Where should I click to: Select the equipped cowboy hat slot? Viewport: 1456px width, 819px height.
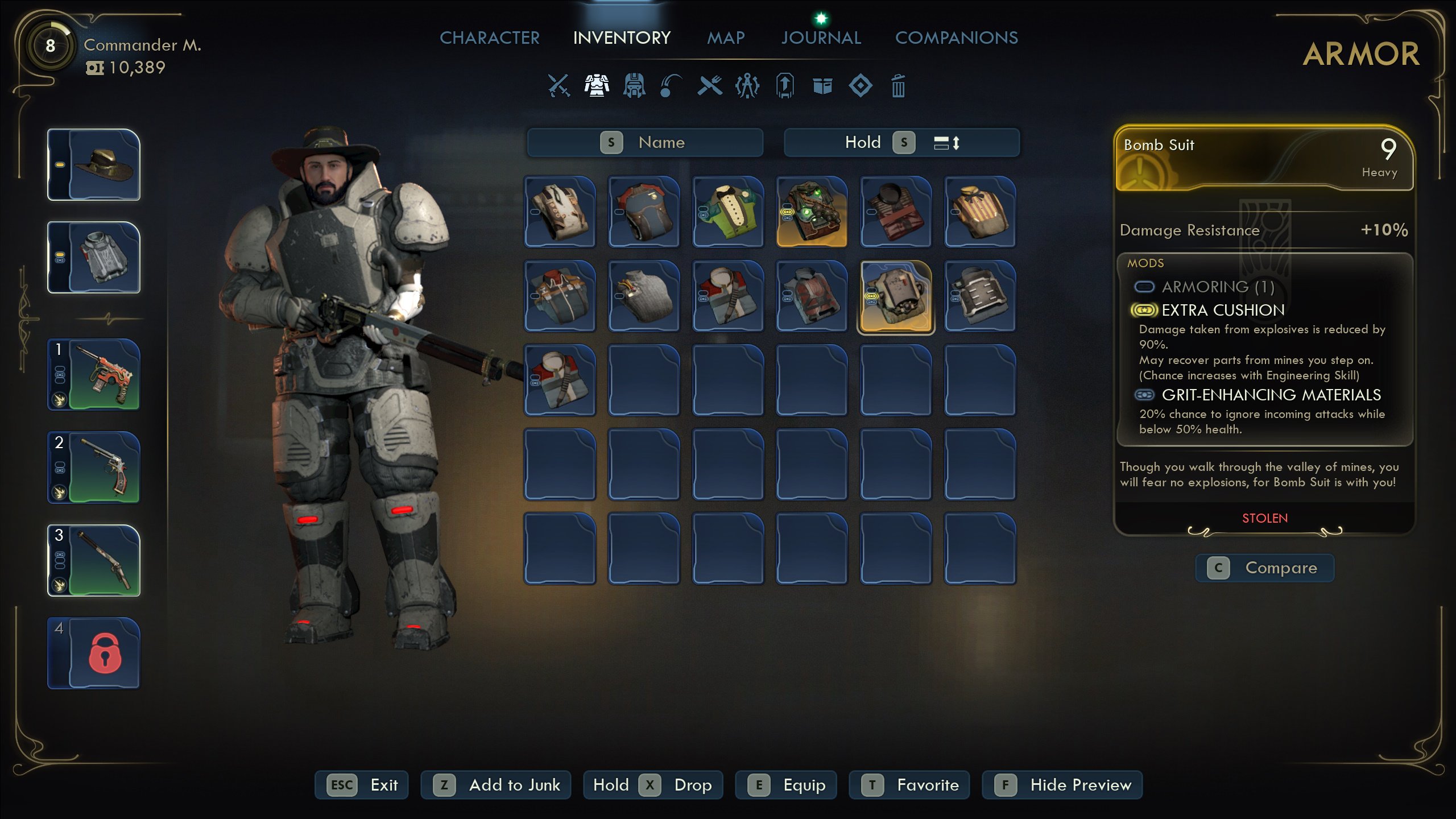coord(94,165)
